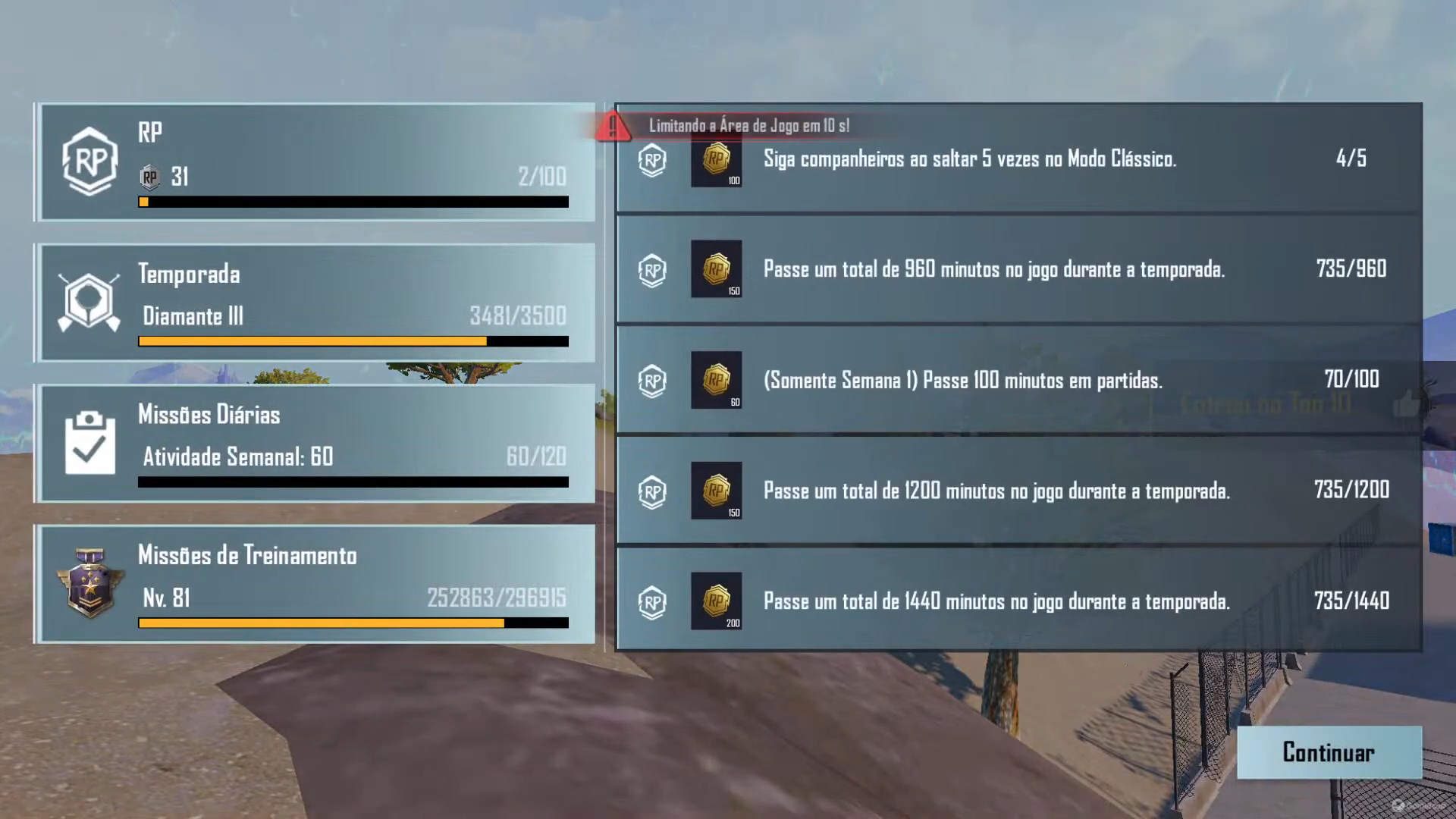Screen dimensions: 1456x819
Task: Click the gold 100 RP coin reward icon
Action: coord(716,162)
